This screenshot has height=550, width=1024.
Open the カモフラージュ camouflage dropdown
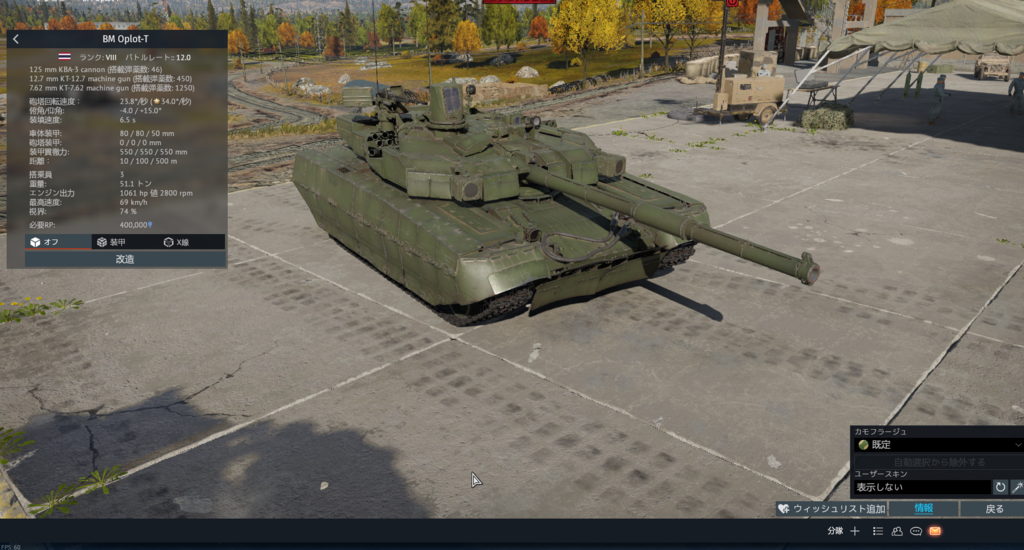pos(938,444)
